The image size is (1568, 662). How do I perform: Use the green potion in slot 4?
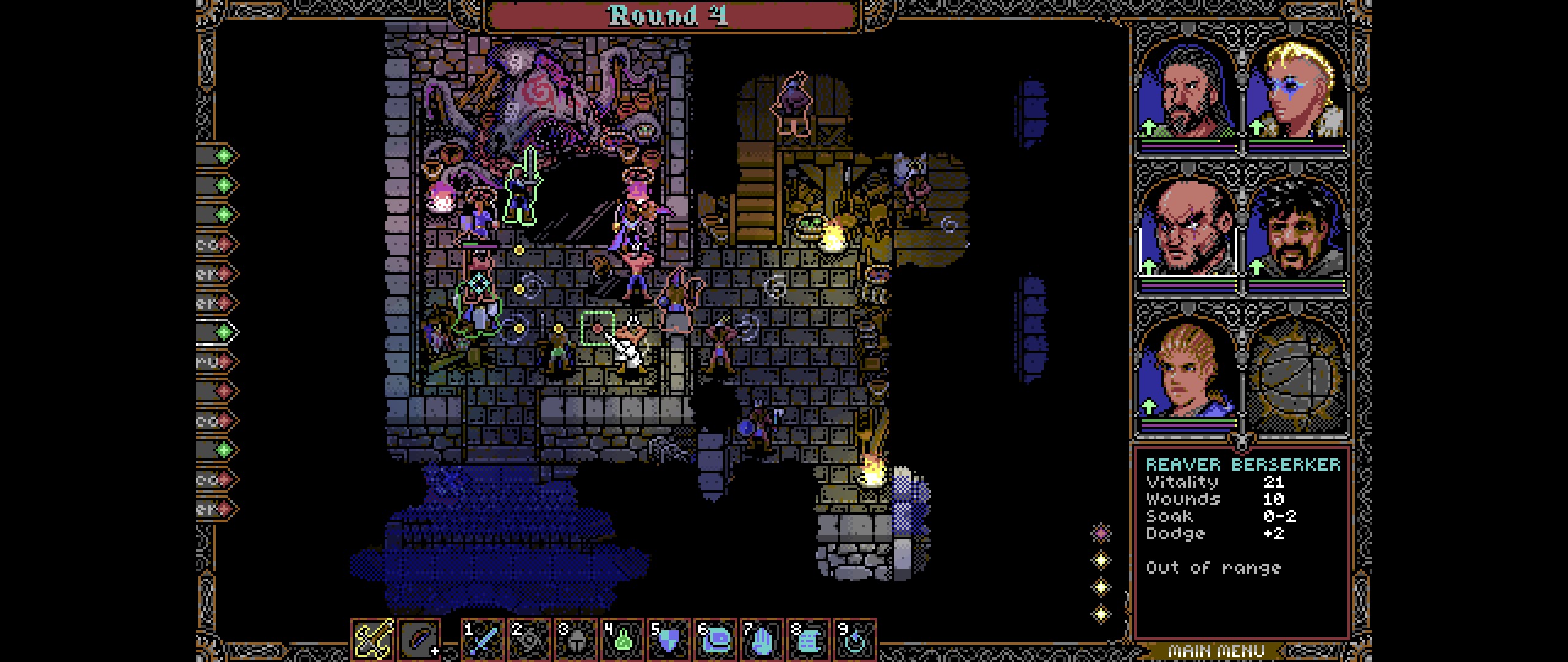[x=622, y=640]
